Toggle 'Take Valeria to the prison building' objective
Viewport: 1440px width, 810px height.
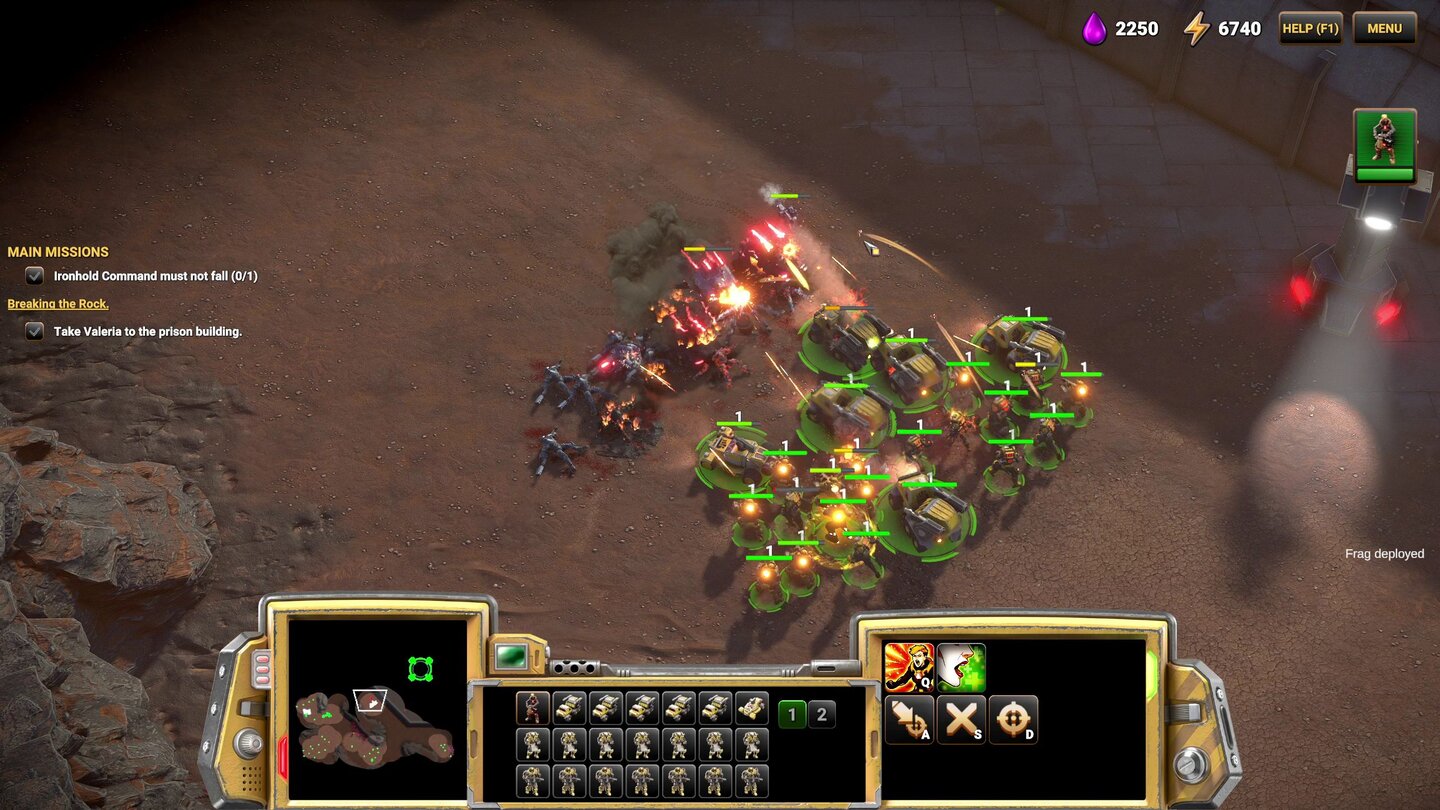point(33,331)
